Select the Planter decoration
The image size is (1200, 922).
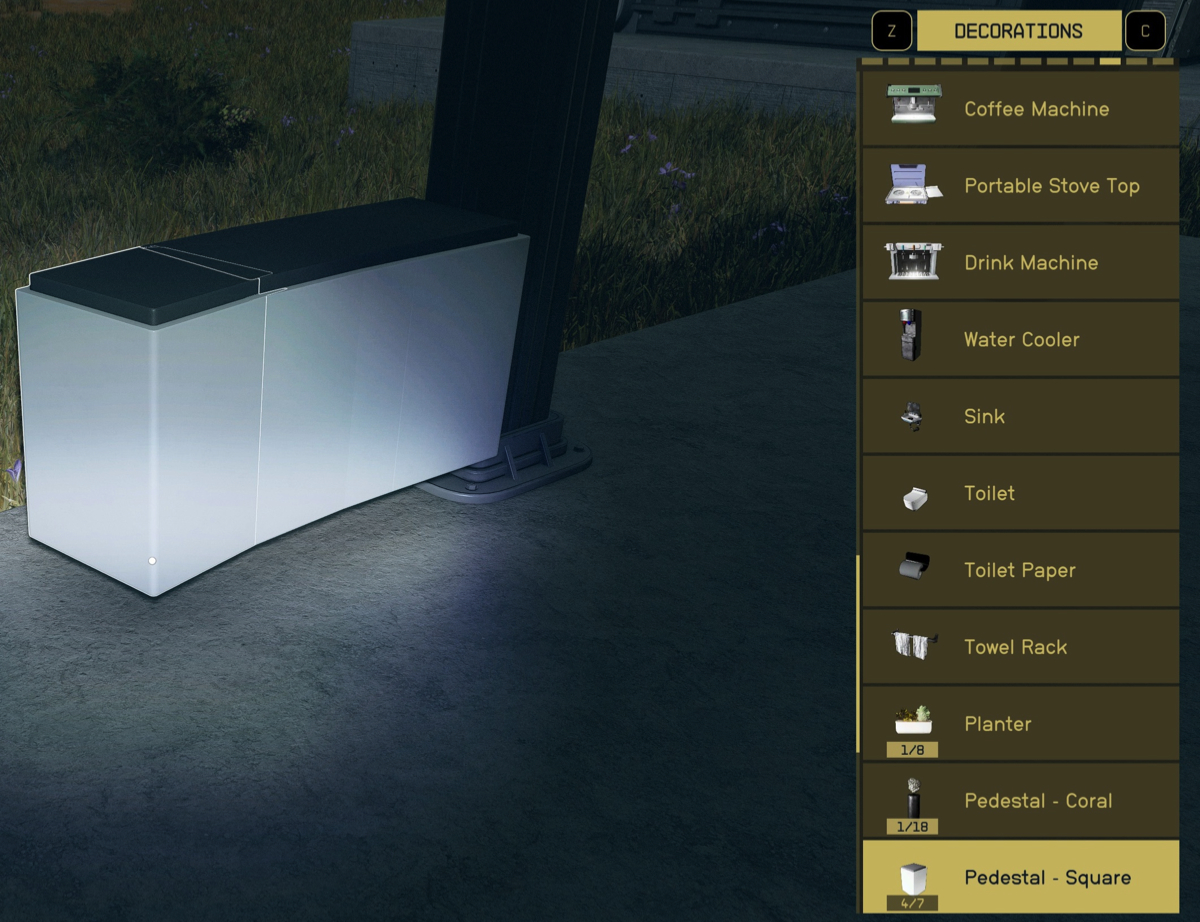(1020, 724)
